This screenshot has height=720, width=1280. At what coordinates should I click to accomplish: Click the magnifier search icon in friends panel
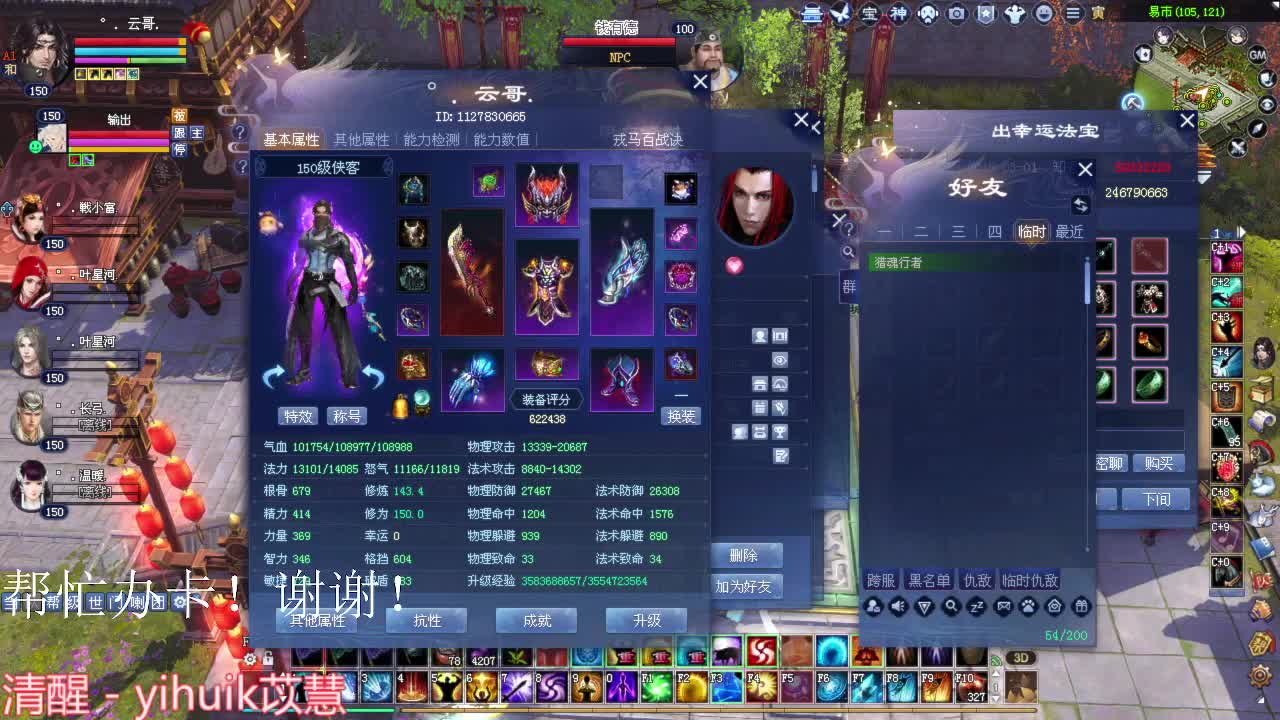(x=951, y=606)
